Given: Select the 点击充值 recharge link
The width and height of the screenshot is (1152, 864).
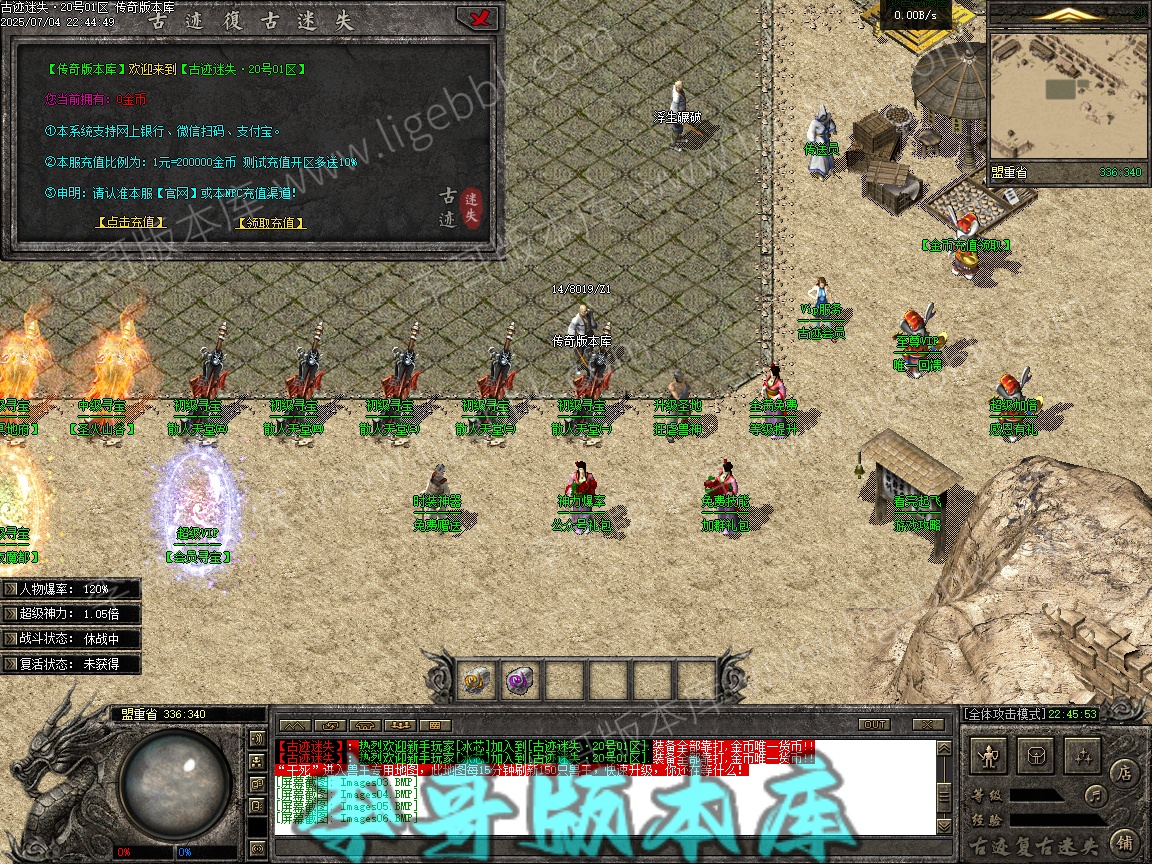Looking at the screenshot, I should pyautogui.click(x=130, y=223).
